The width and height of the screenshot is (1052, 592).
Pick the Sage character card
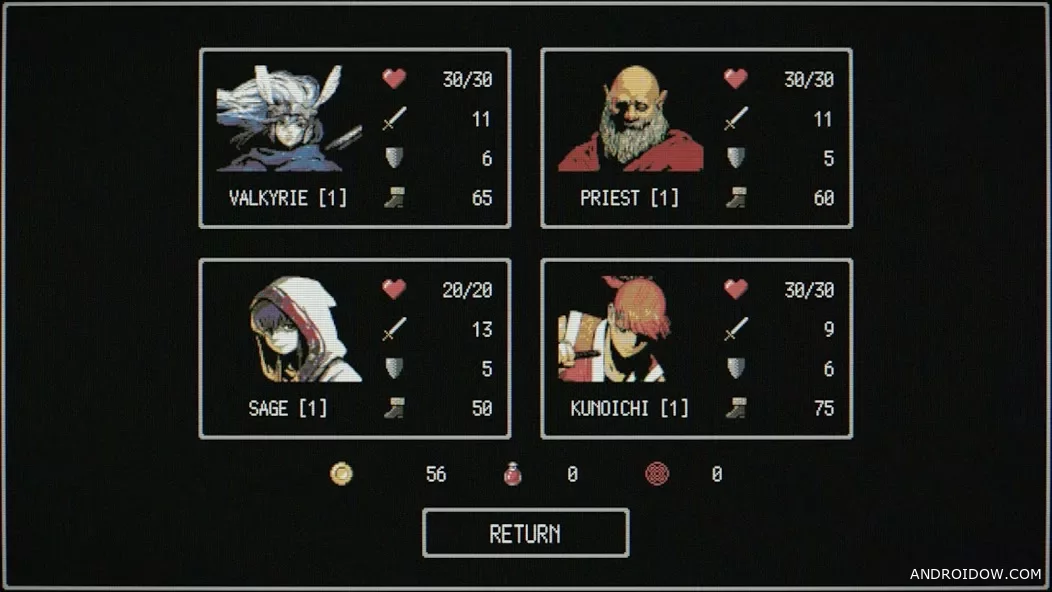[x=355, y=348]
